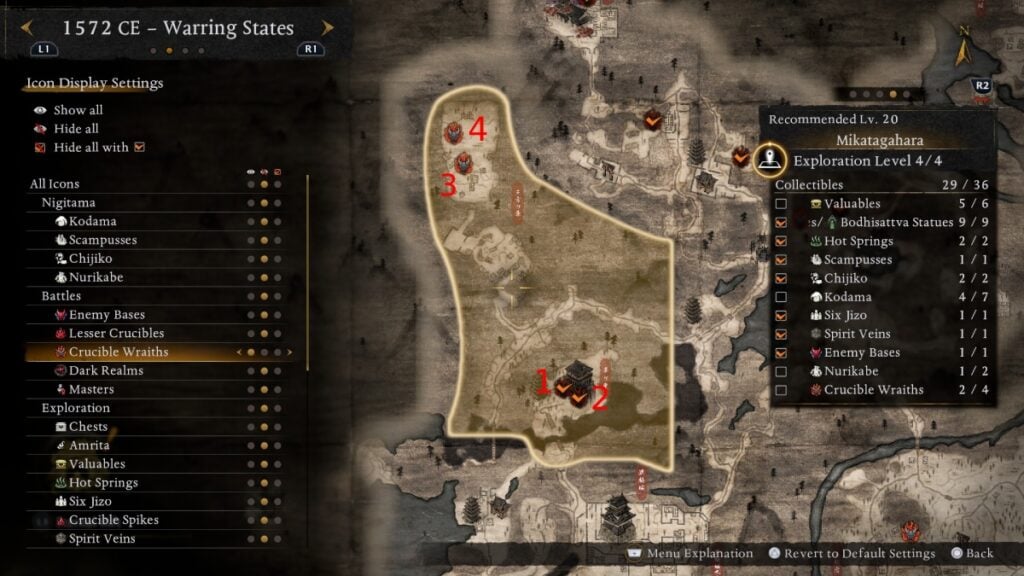
Task: Choose the Hide all option
Action: [x=76, y=129]
